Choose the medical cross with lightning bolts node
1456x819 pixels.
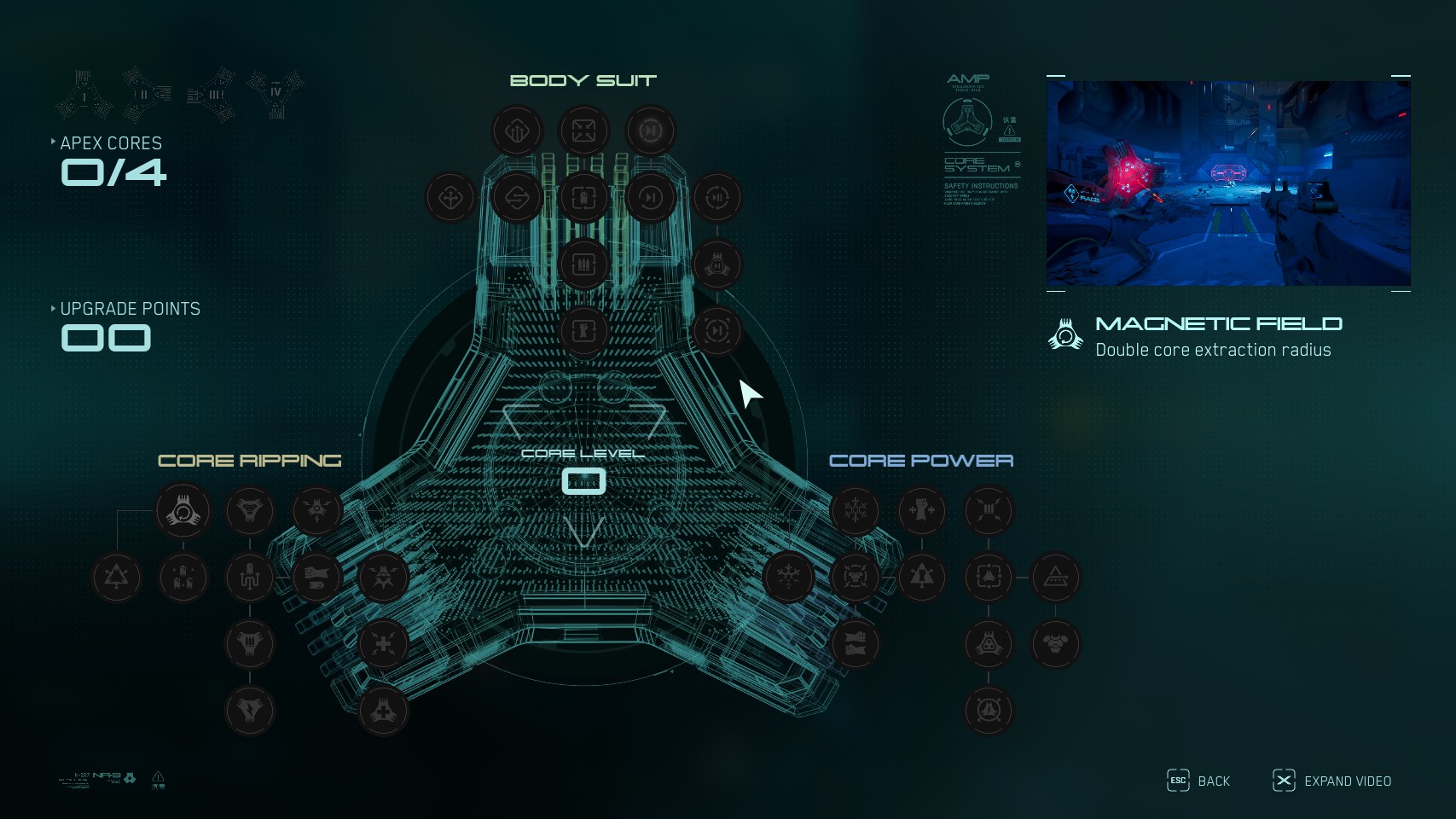pyautogui.click(x=384, y=644)
